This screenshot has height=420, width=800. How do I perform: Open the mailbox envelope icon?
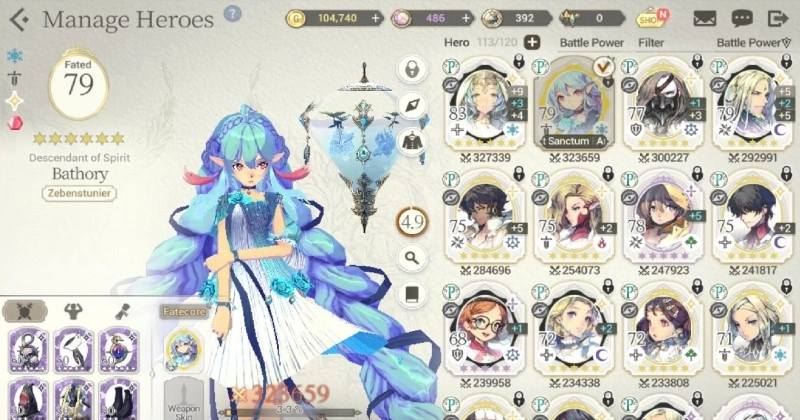click(705, 18)
